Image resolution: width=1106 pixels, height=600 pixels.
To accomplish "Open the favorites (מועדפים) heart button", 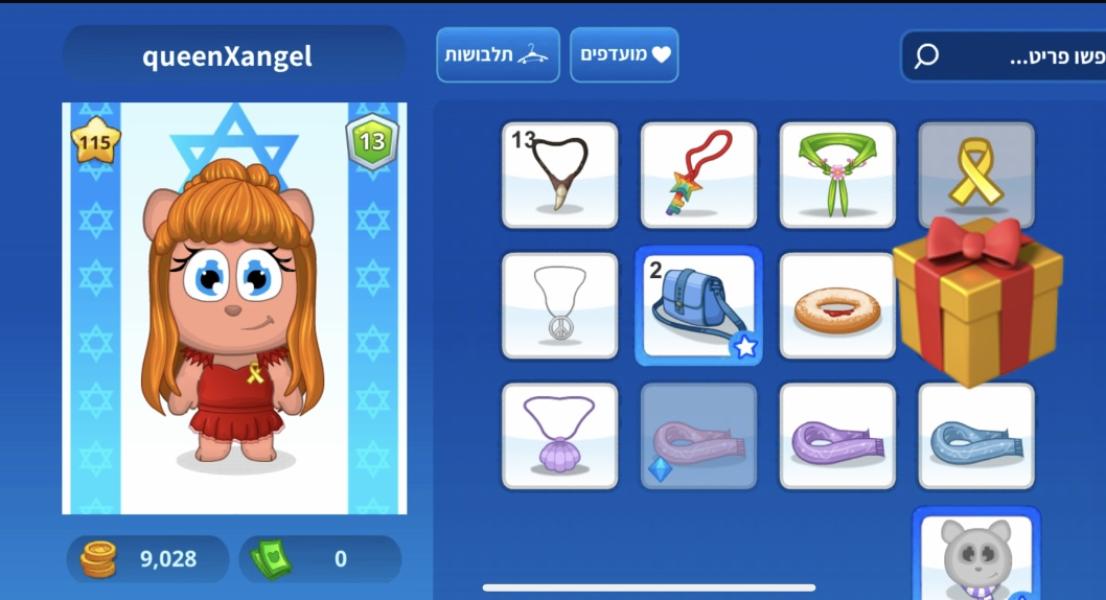I will 624,55.
